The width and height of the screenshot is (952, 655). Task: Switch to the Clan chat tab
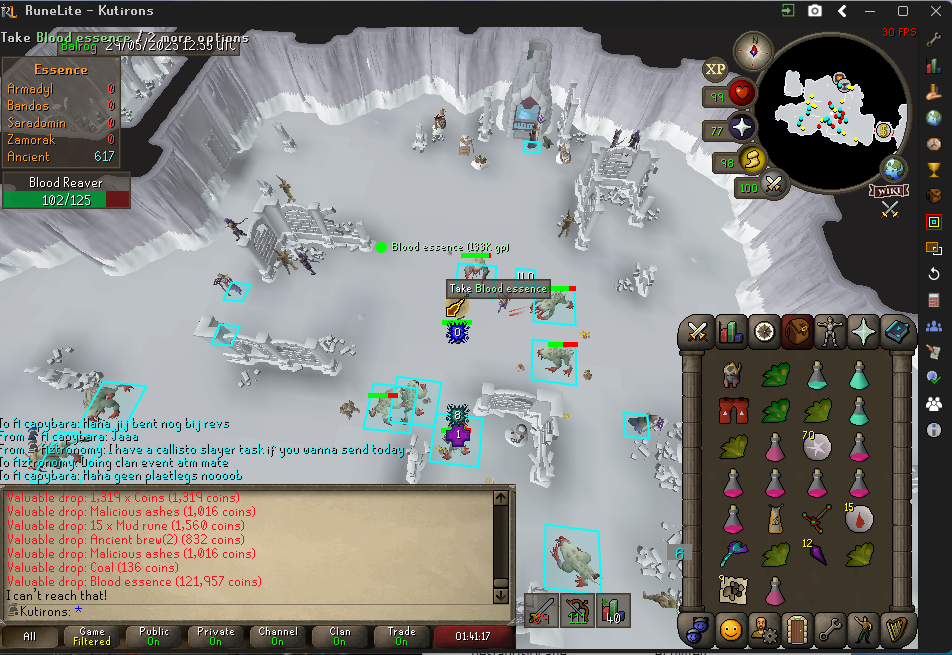tap(340, 637)
